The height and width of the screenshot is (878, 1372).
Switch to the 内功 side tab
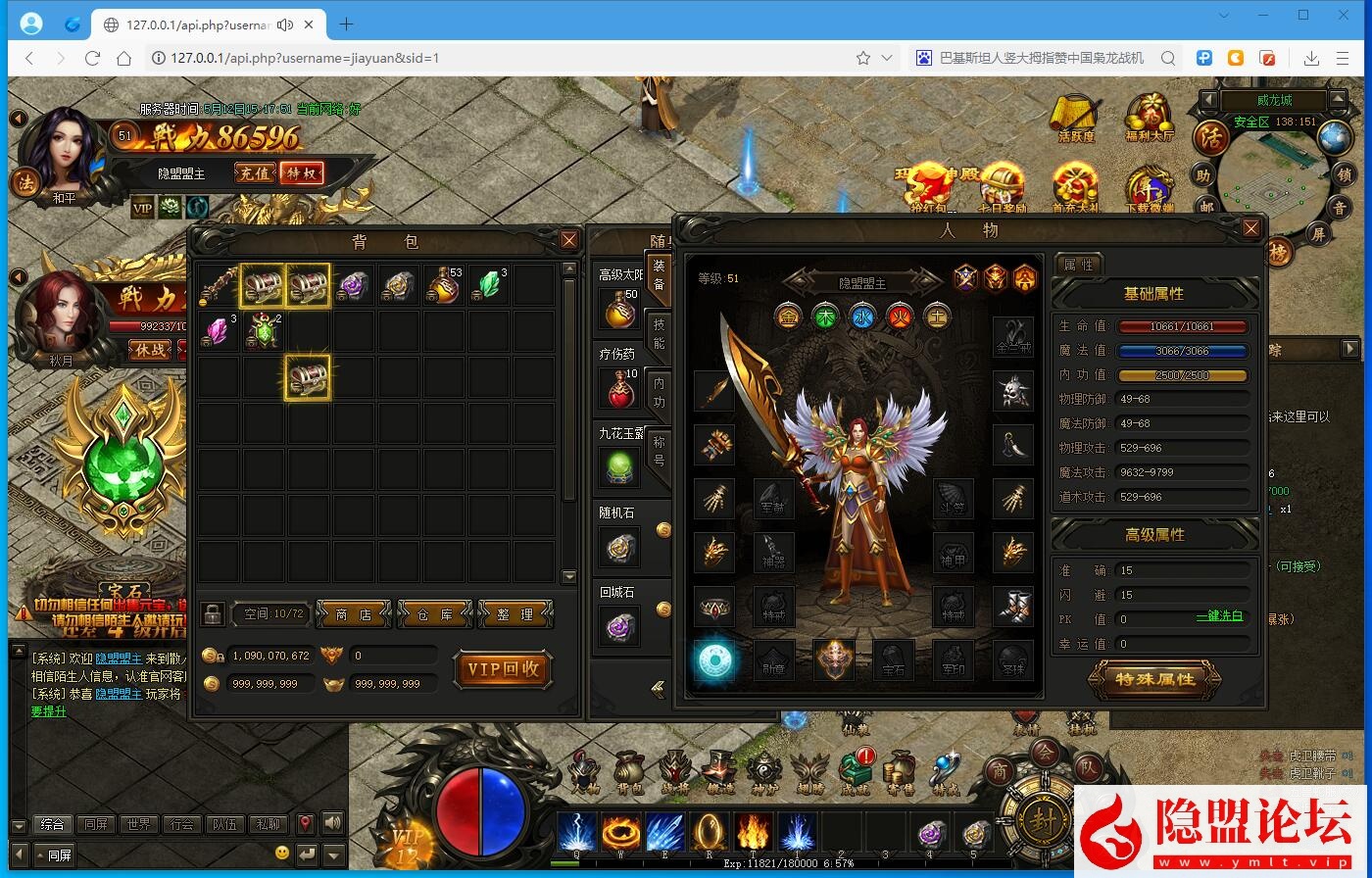pyautogui.click(x=659, y=392)
